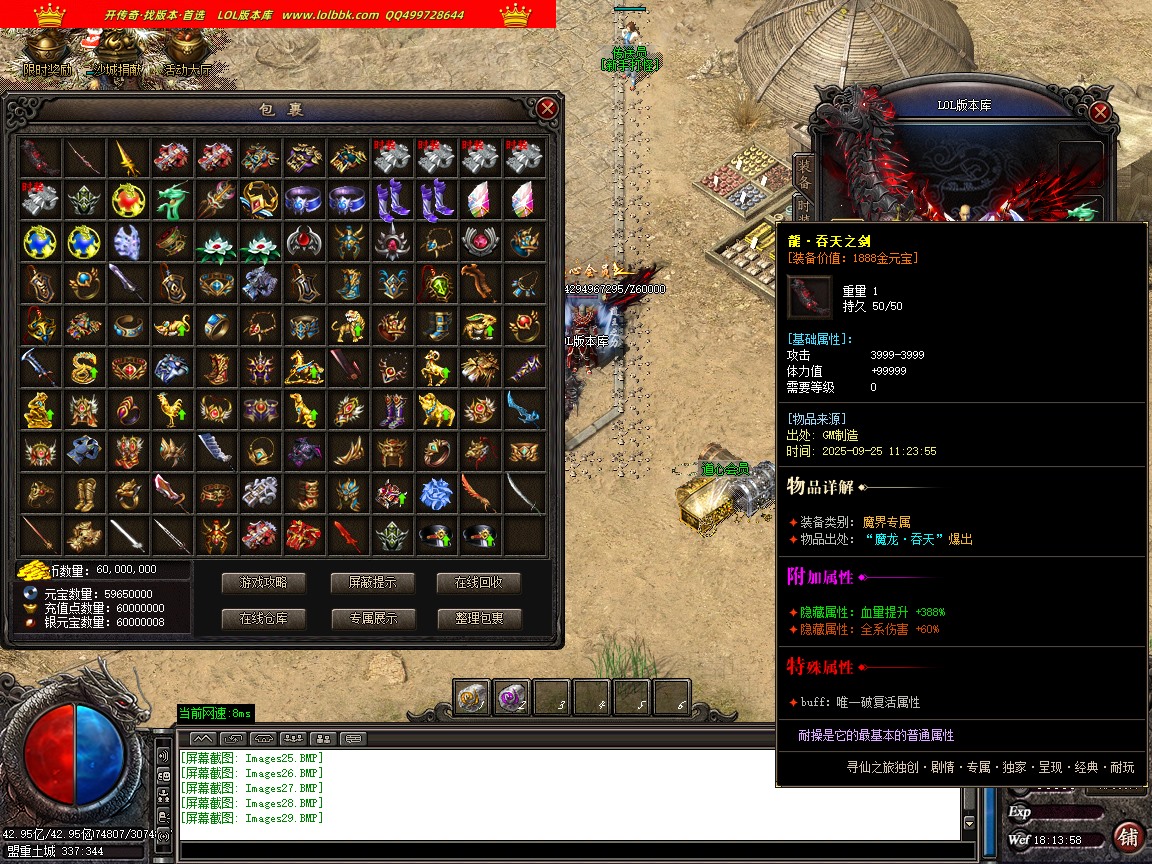Open the 铺 shop button
1152x864 pixels.
[1128, 836]
